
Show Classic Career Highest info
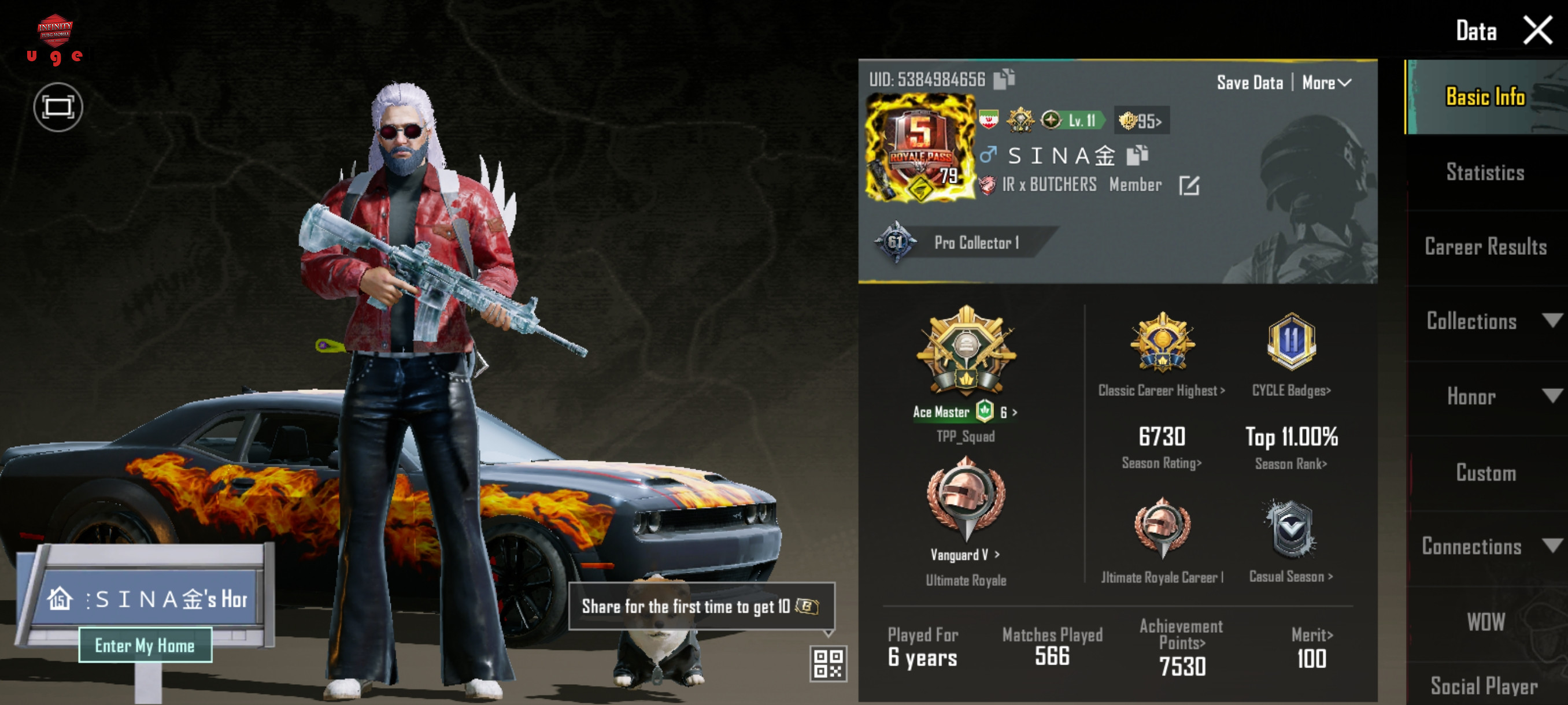[x=1161, y=391]
